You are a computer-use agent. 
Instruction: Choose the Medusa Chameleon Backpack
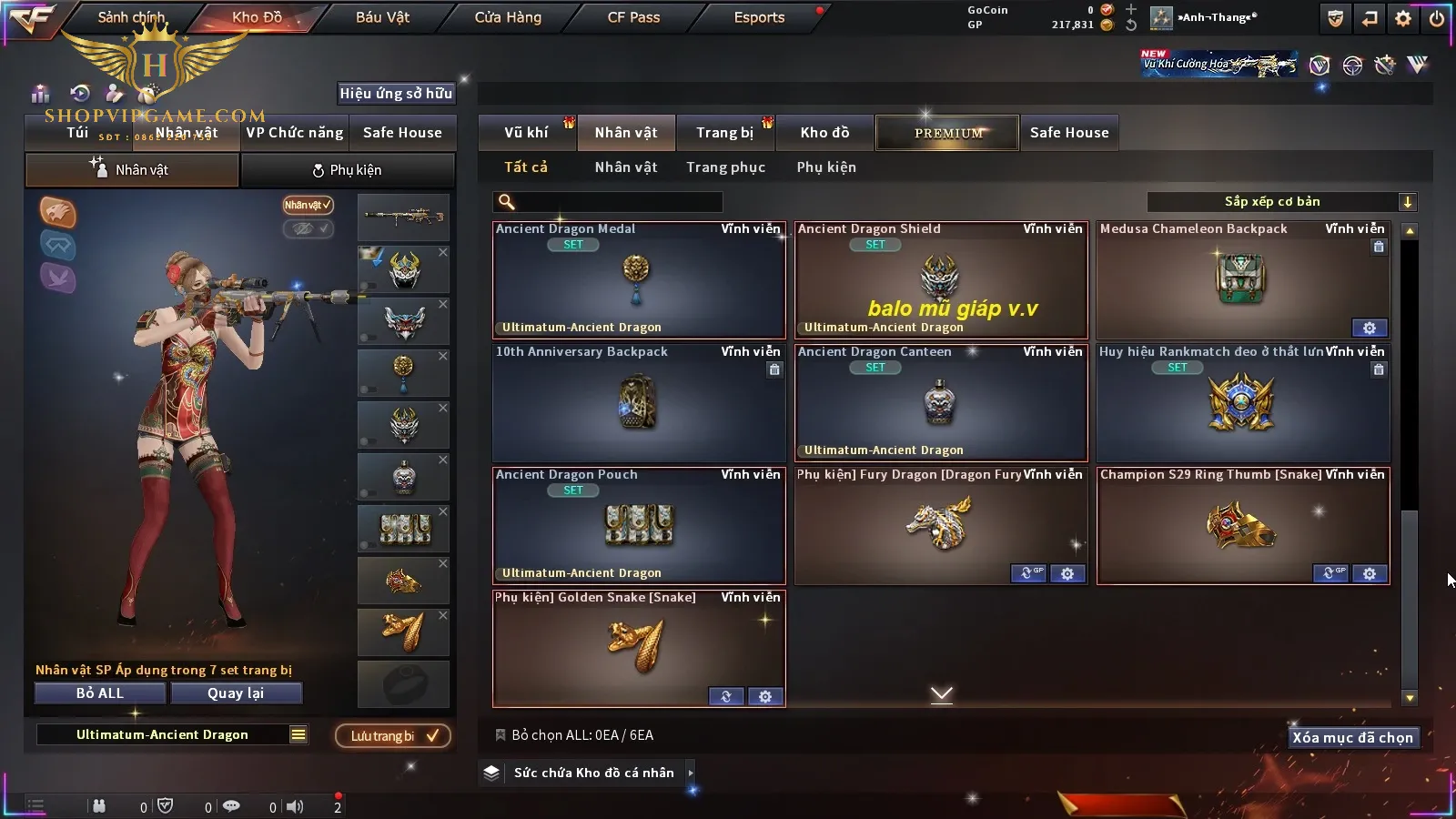(x=1242, y=280)
